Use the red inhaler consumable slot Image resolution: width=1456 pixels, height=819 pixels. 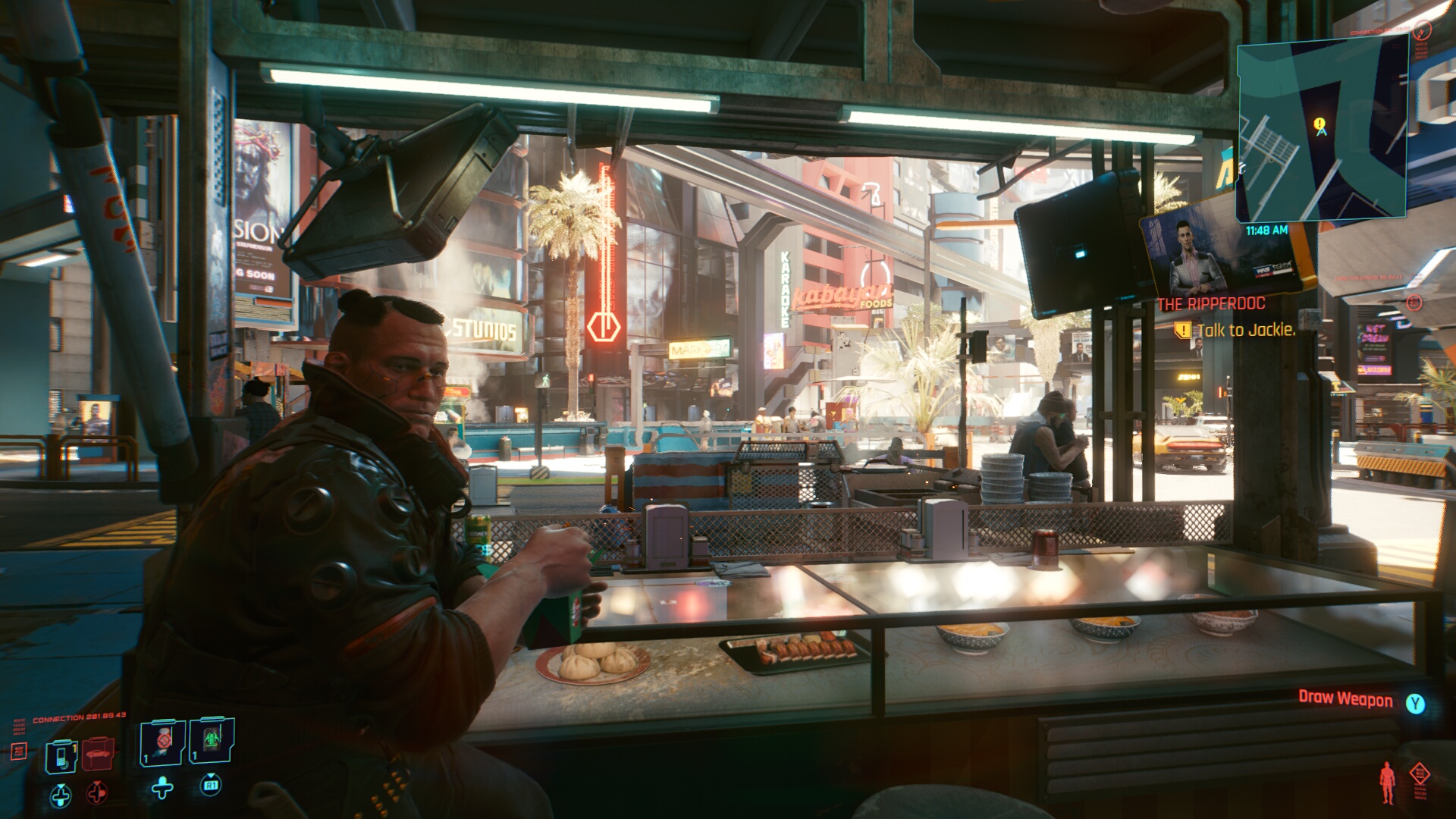(163, 741)
